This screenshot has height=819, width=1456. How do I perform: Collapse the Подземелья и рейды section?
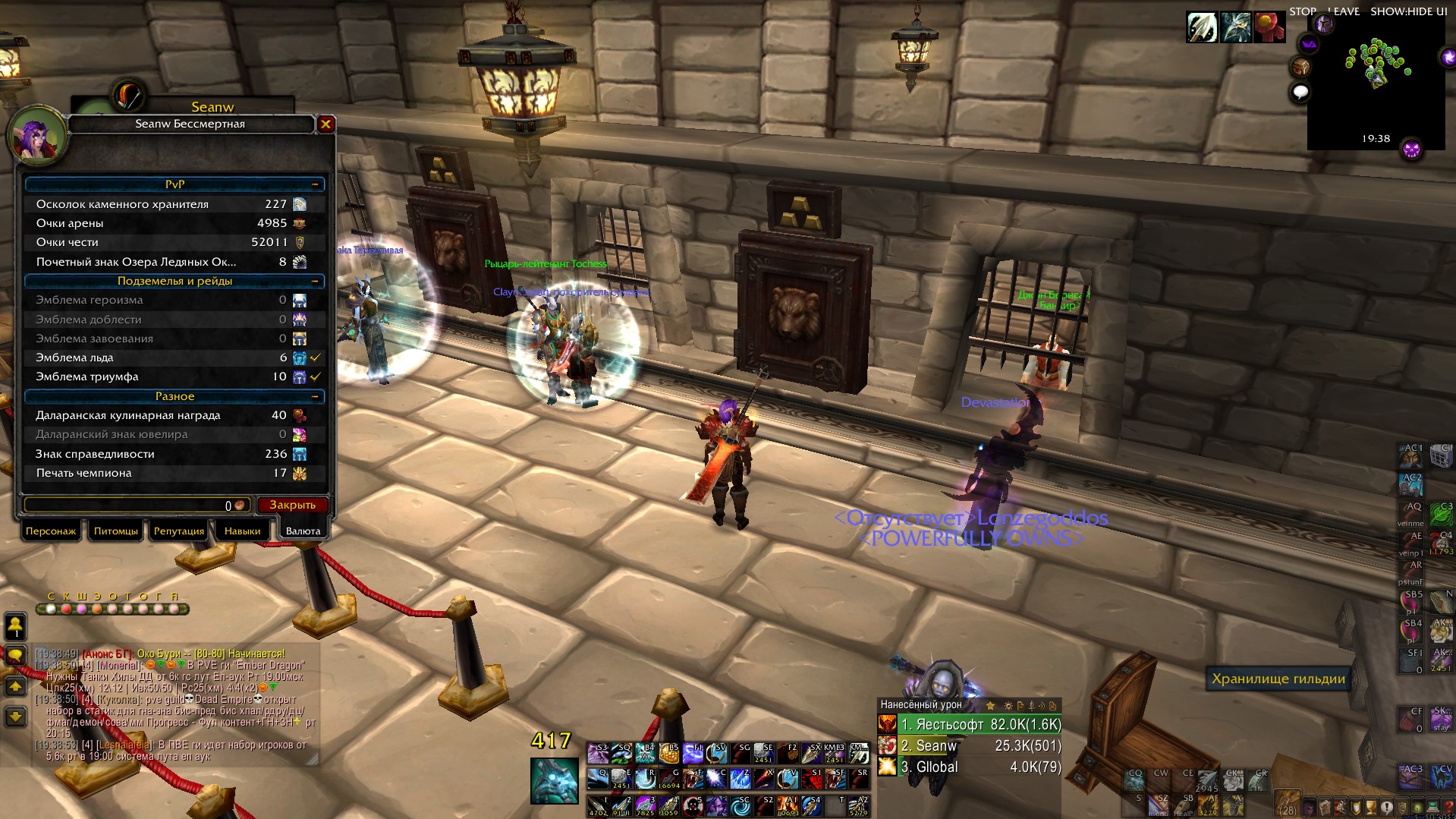click(x=315, y=281)
